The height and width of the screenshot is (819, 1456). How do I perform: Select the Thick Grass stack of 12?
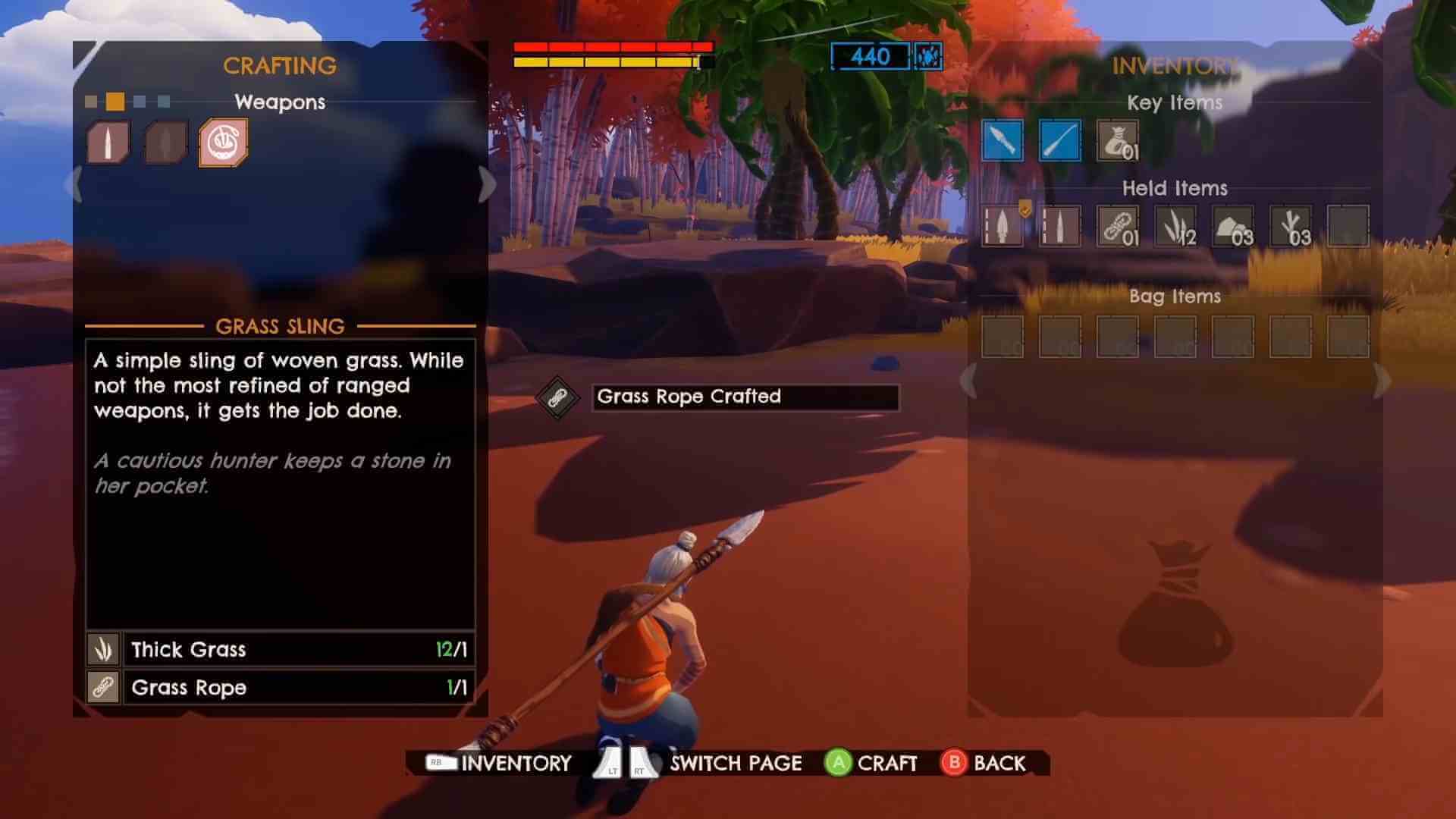[1175, 227]
